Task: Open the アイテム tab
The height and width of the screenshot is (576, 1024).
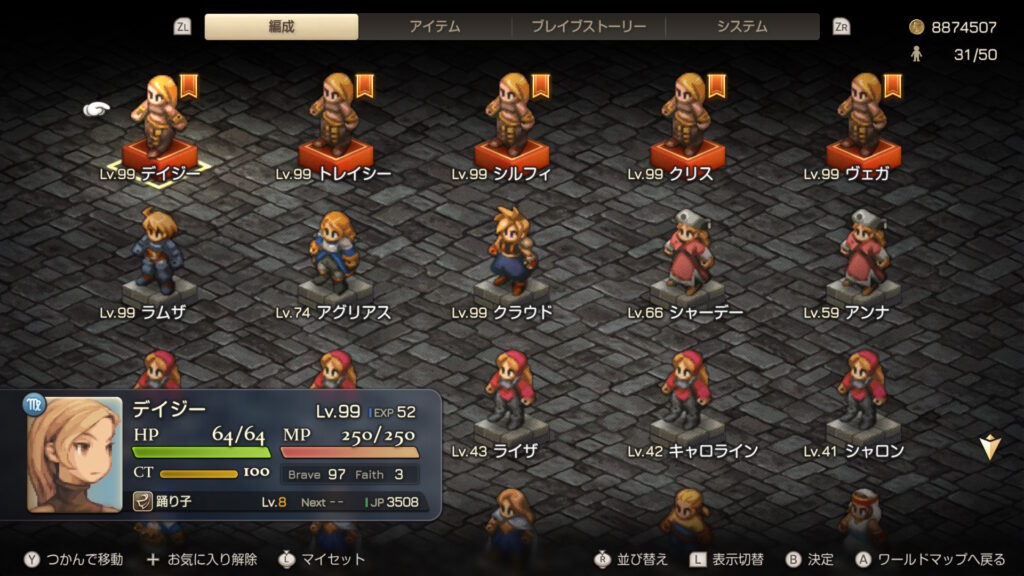Action: click(x=435, y=27)
